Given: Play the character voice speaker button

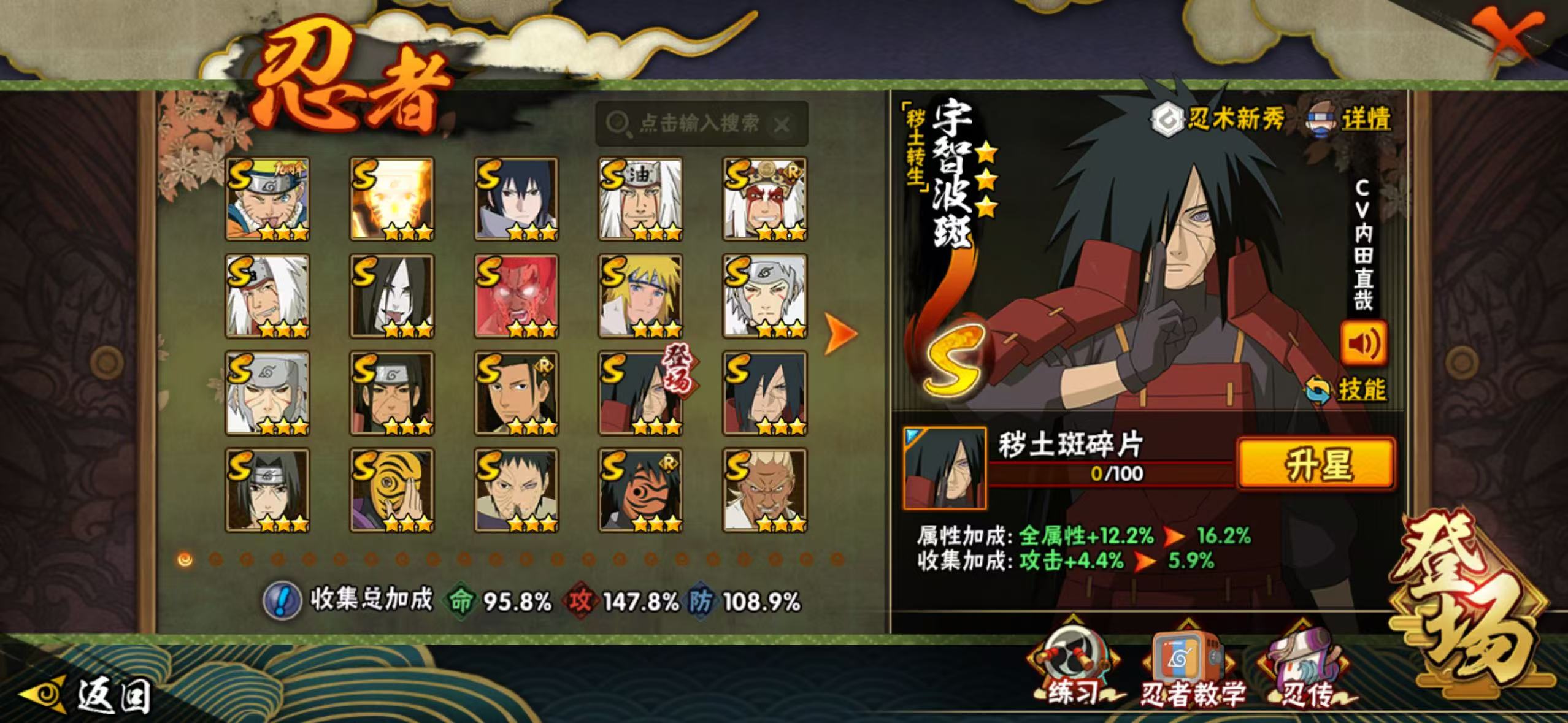Looking at the screenshot, I should pyautogui.click(x=1363, y=344).
